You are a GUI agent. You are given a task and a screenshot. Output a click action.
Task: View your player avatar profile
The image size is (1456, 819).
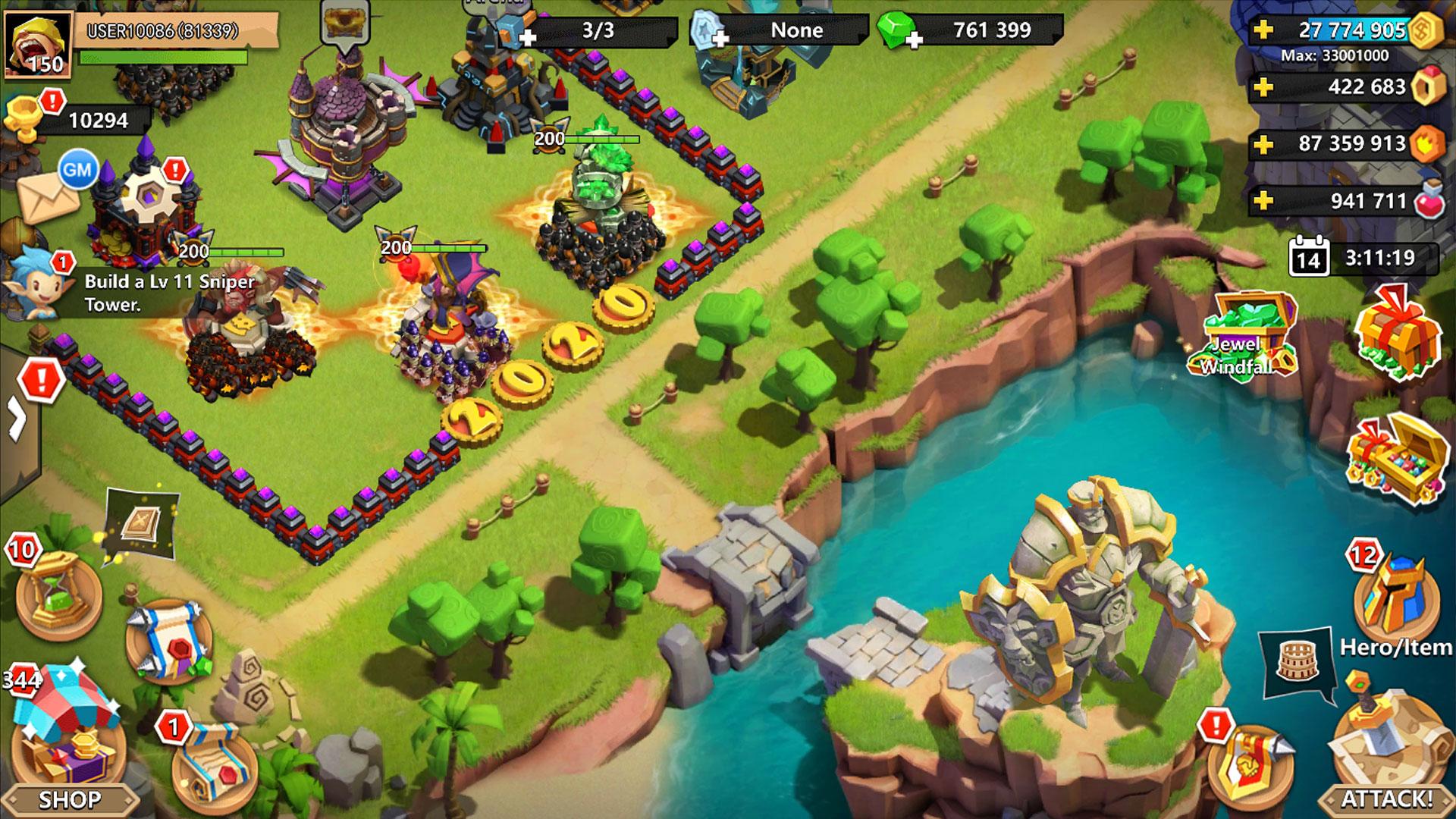[x=39, y=42]
